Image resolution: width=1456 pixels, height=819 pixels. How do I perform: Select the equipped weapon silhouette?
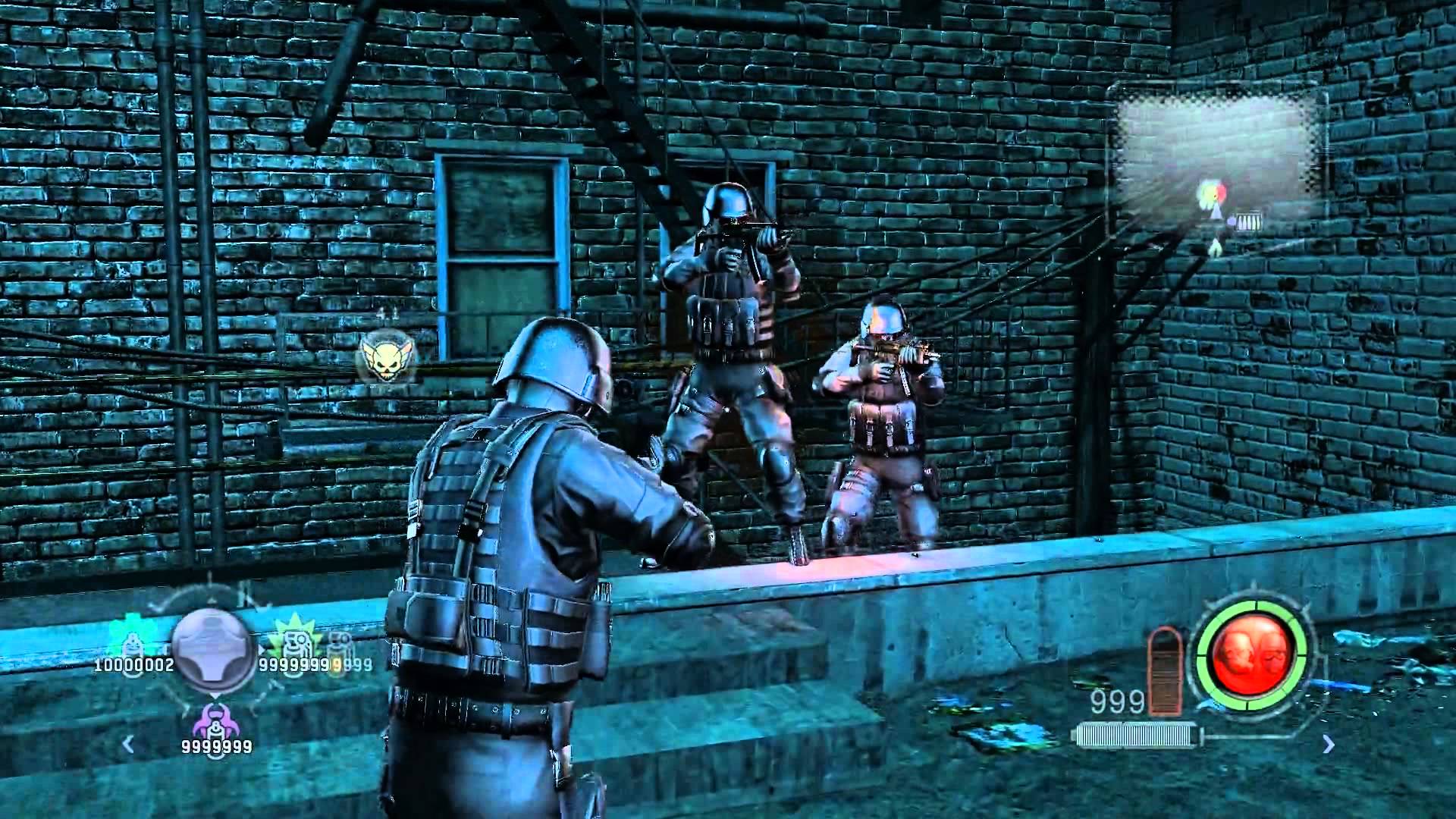pos(1137,735)
